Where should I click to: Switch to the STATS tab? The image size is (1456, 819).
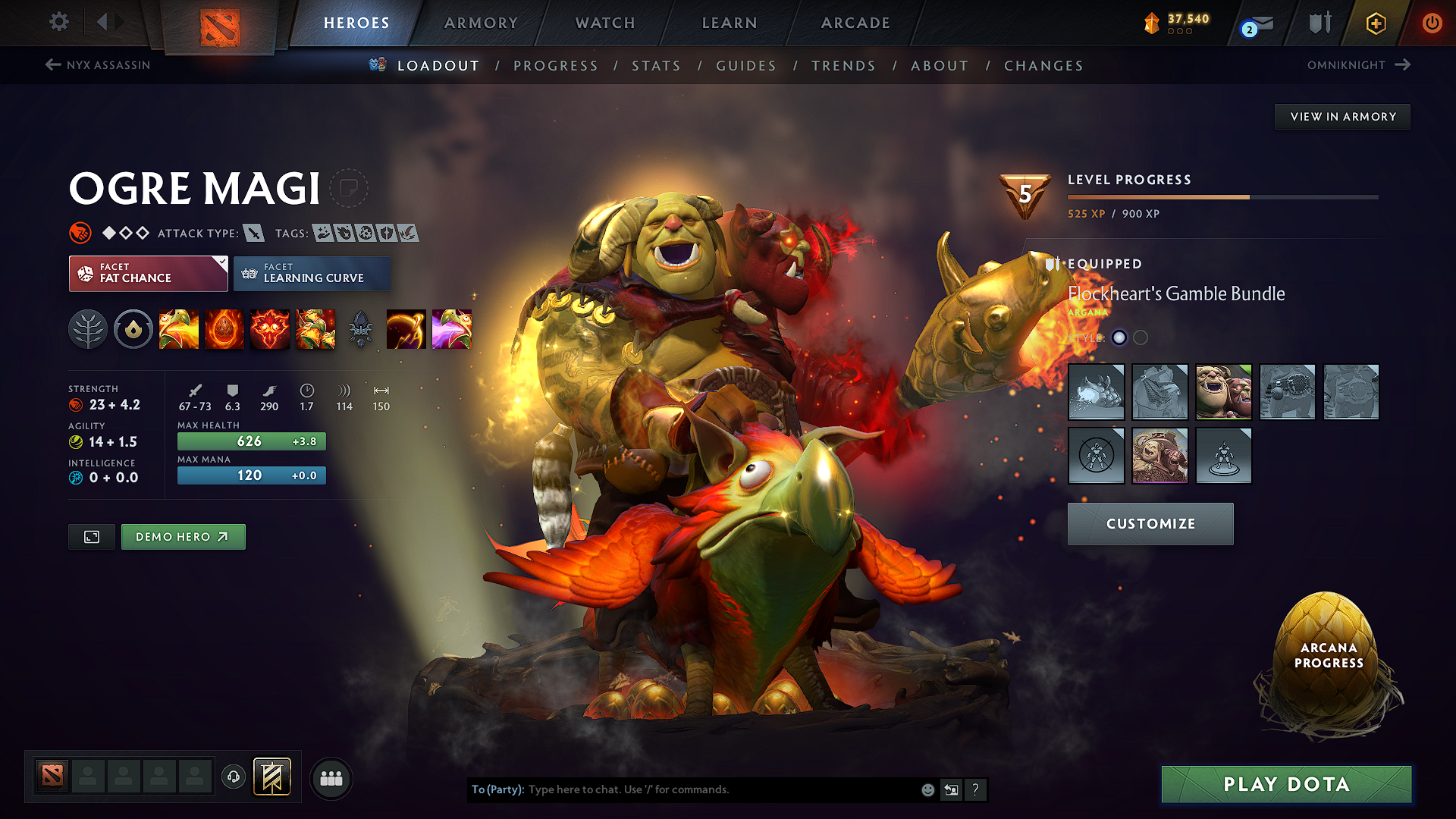(x=656, y=66)
